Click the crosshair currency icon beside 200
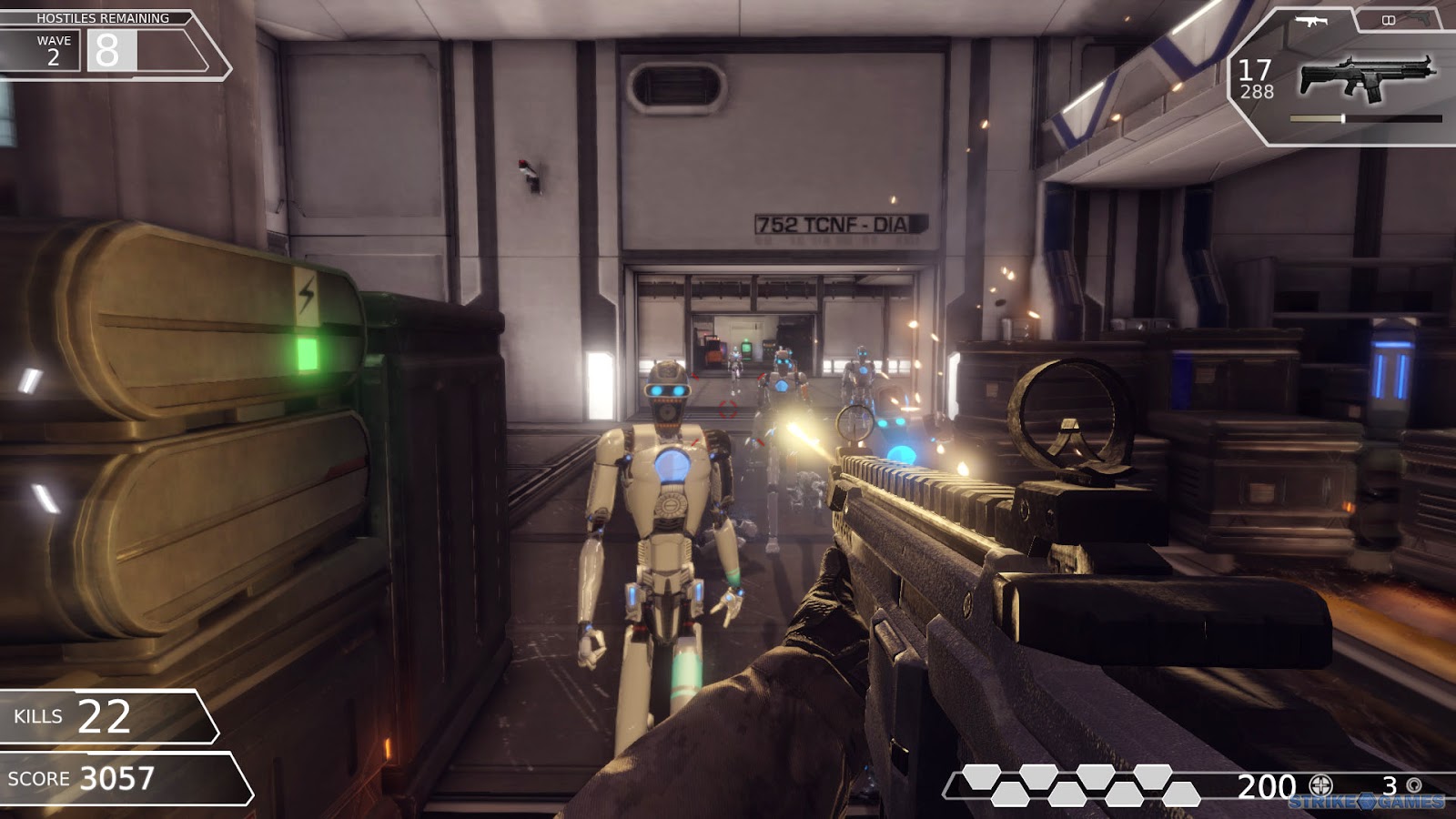Viewport: 1456px width, 819px height. coord(1320,784)
